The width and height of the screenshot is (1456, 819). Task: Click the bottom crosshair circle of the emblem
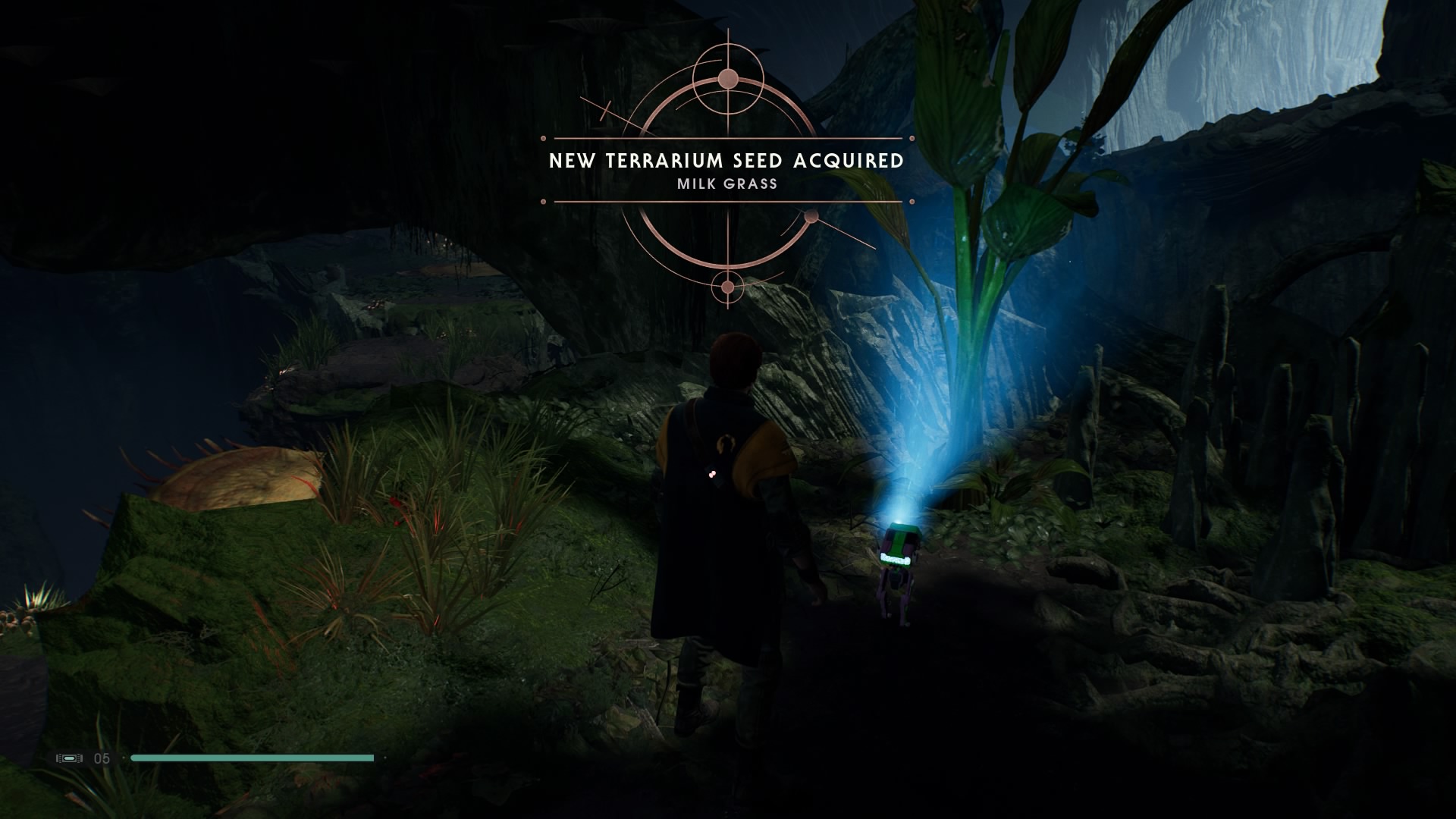click(x=727, y=287)
